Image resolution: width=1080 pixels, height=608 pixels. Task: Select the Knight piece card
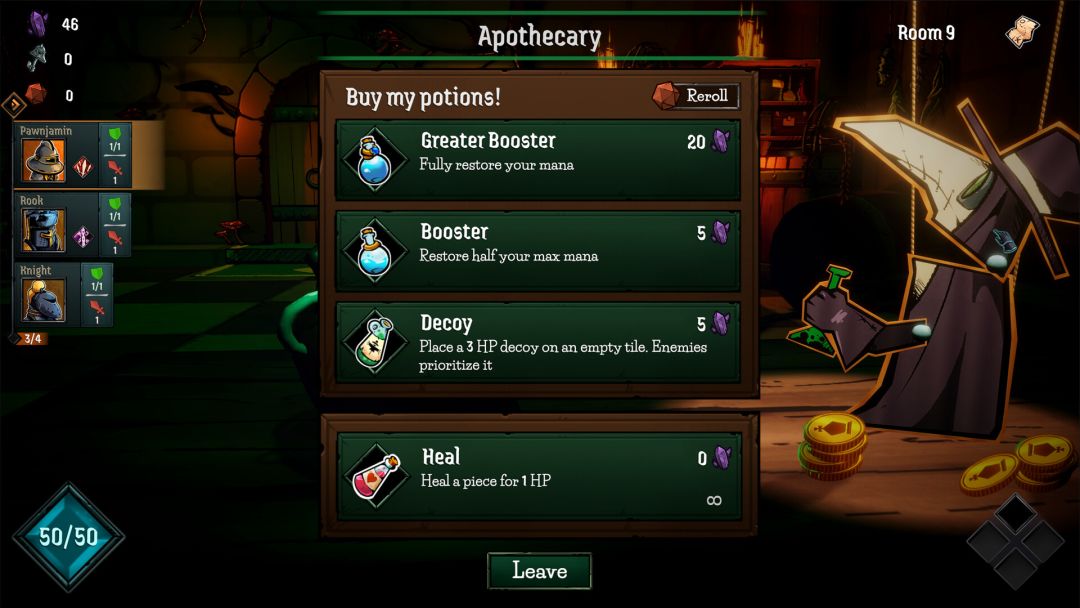coord(62,294)
